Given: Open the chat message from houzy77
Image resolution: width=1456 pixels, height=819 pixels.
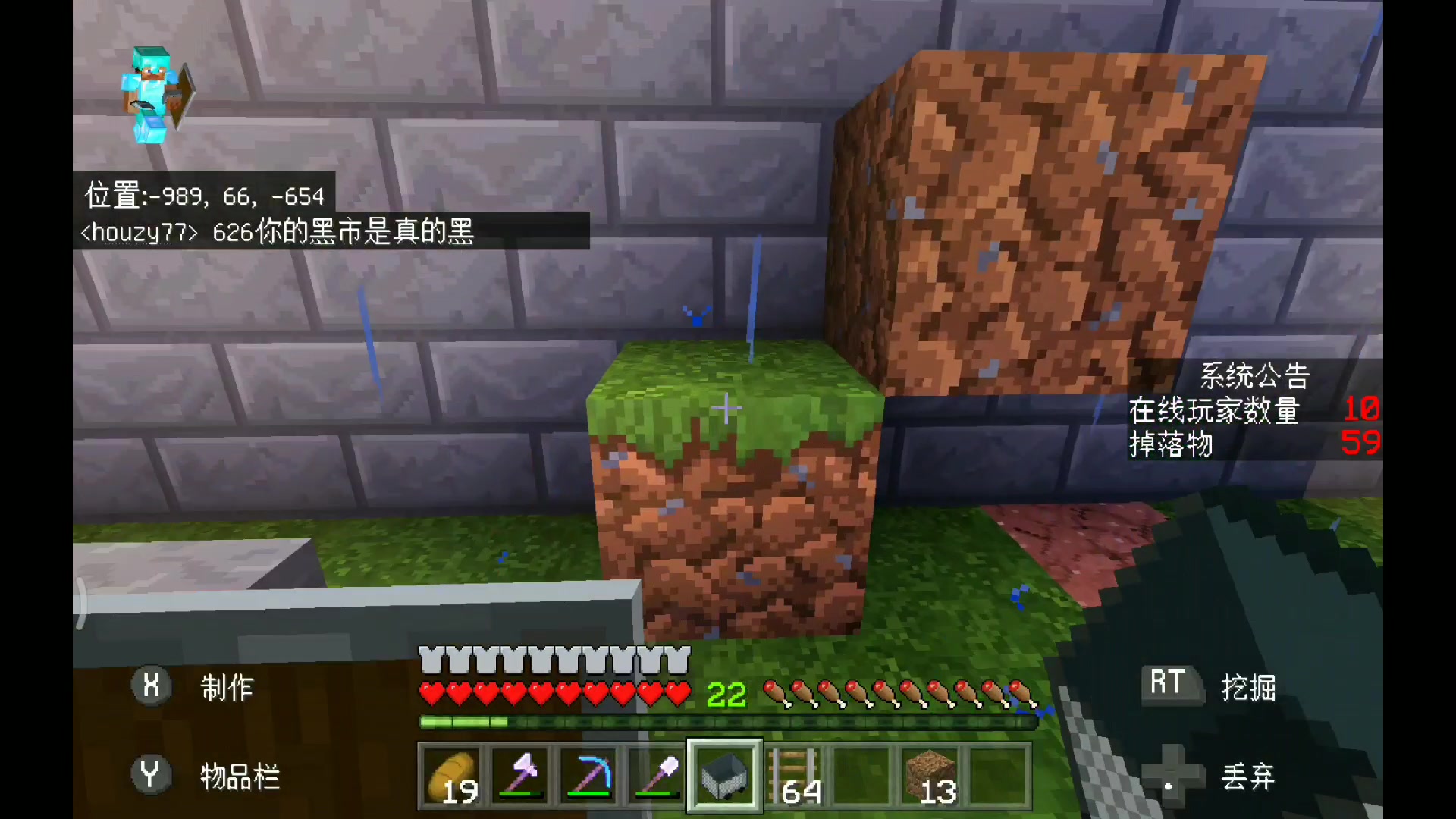Looking at the screenshot, I should click(x=277, y=234).
